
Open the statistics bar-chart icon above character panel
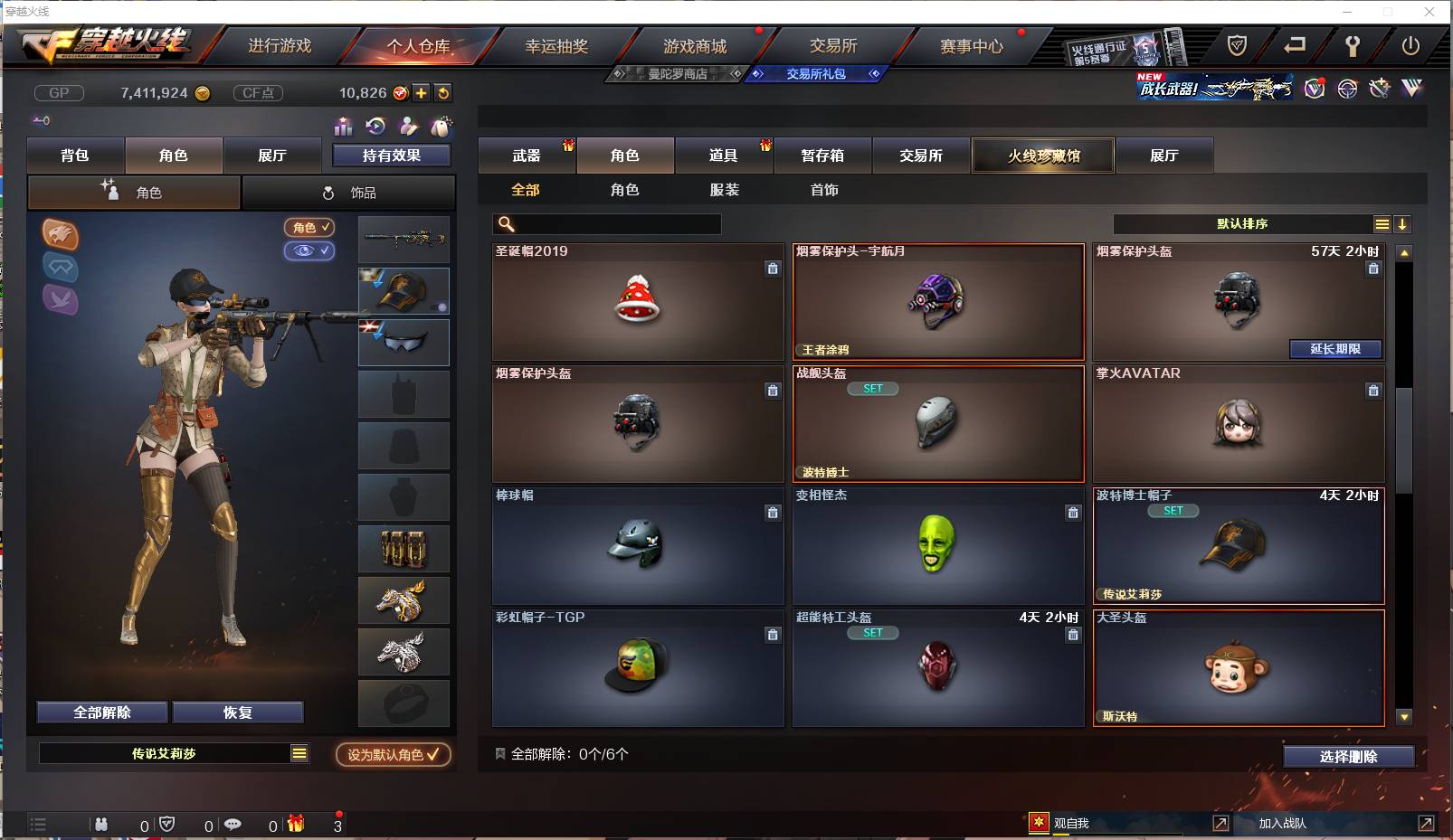[344, 127]
